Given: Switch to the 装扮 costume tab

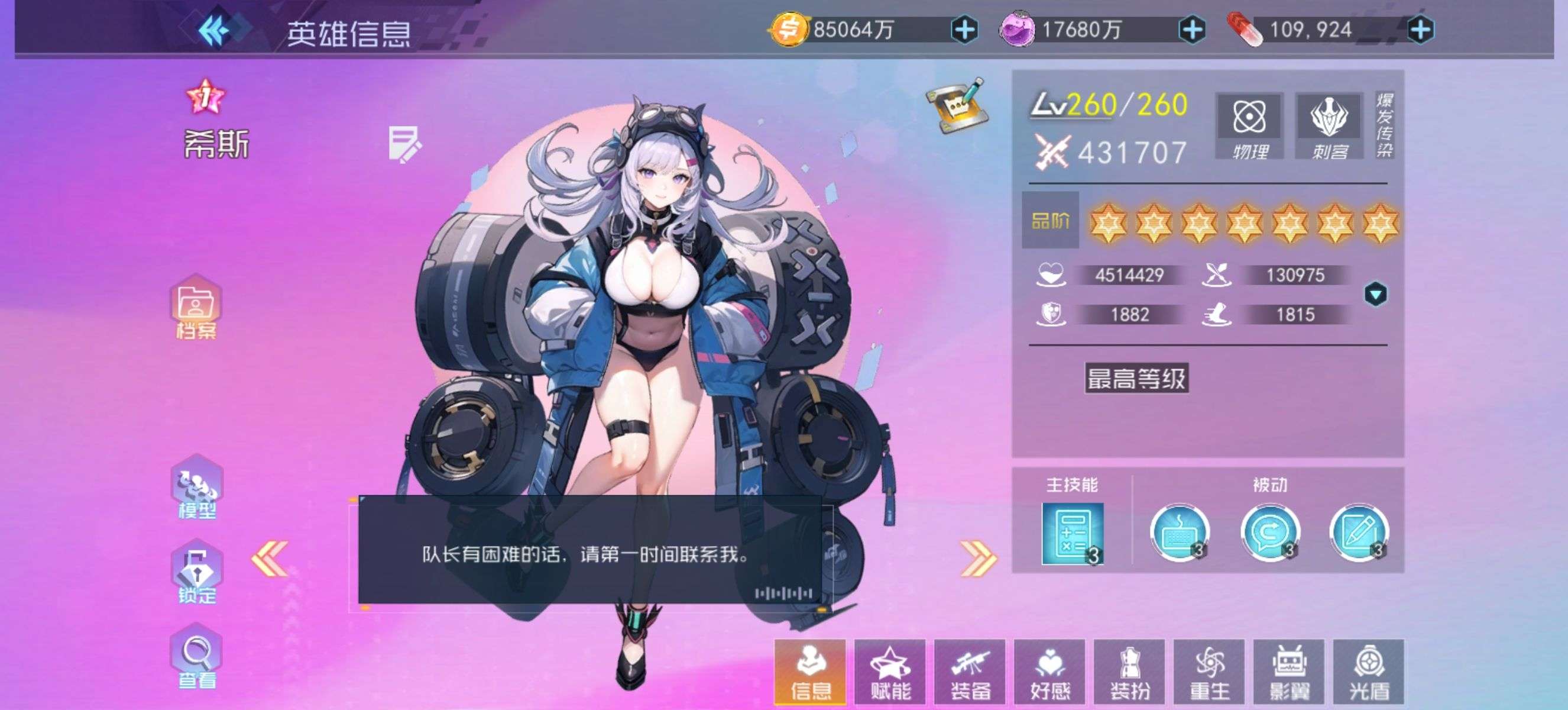Looking at the screenshot, I should [1130, 672].
